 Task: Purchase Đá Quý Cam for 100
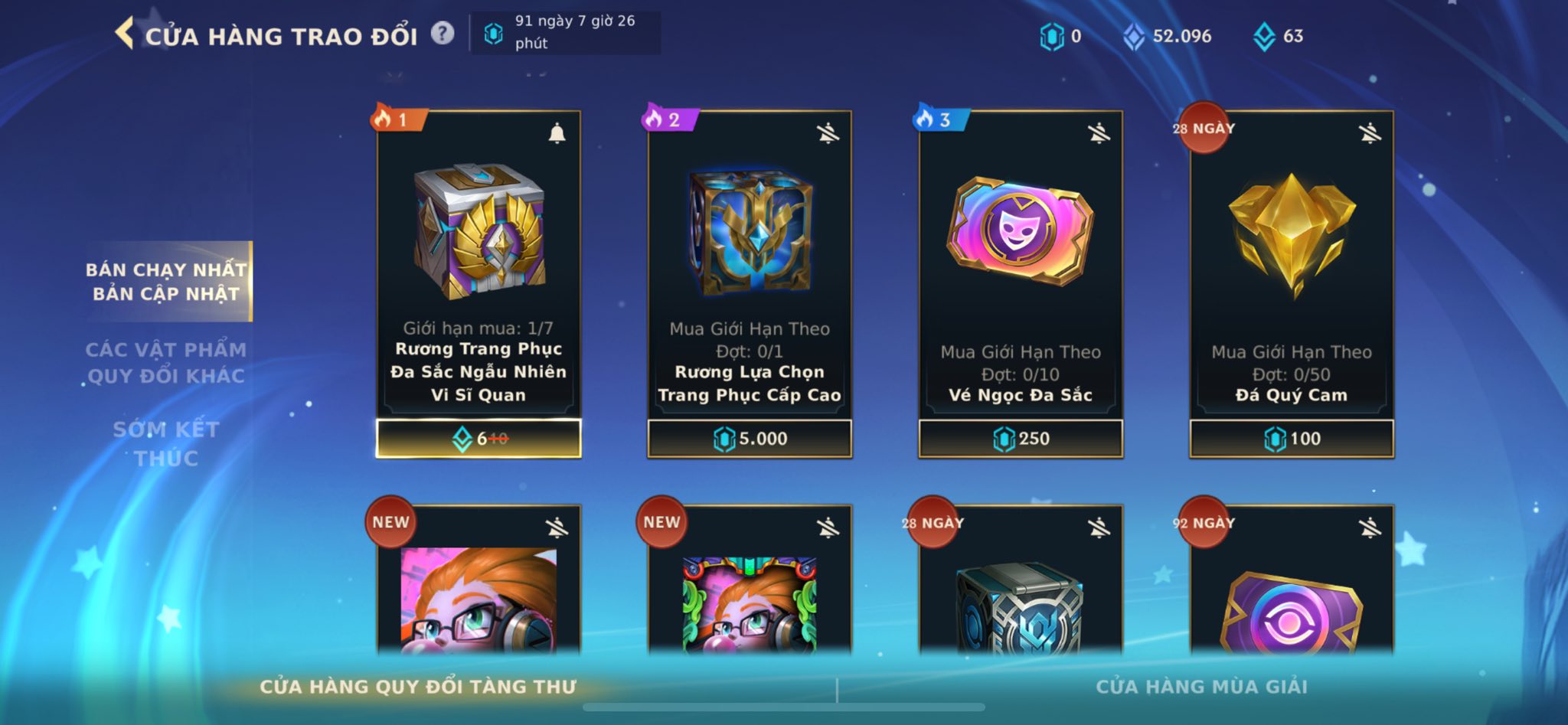coord(1292,439)
